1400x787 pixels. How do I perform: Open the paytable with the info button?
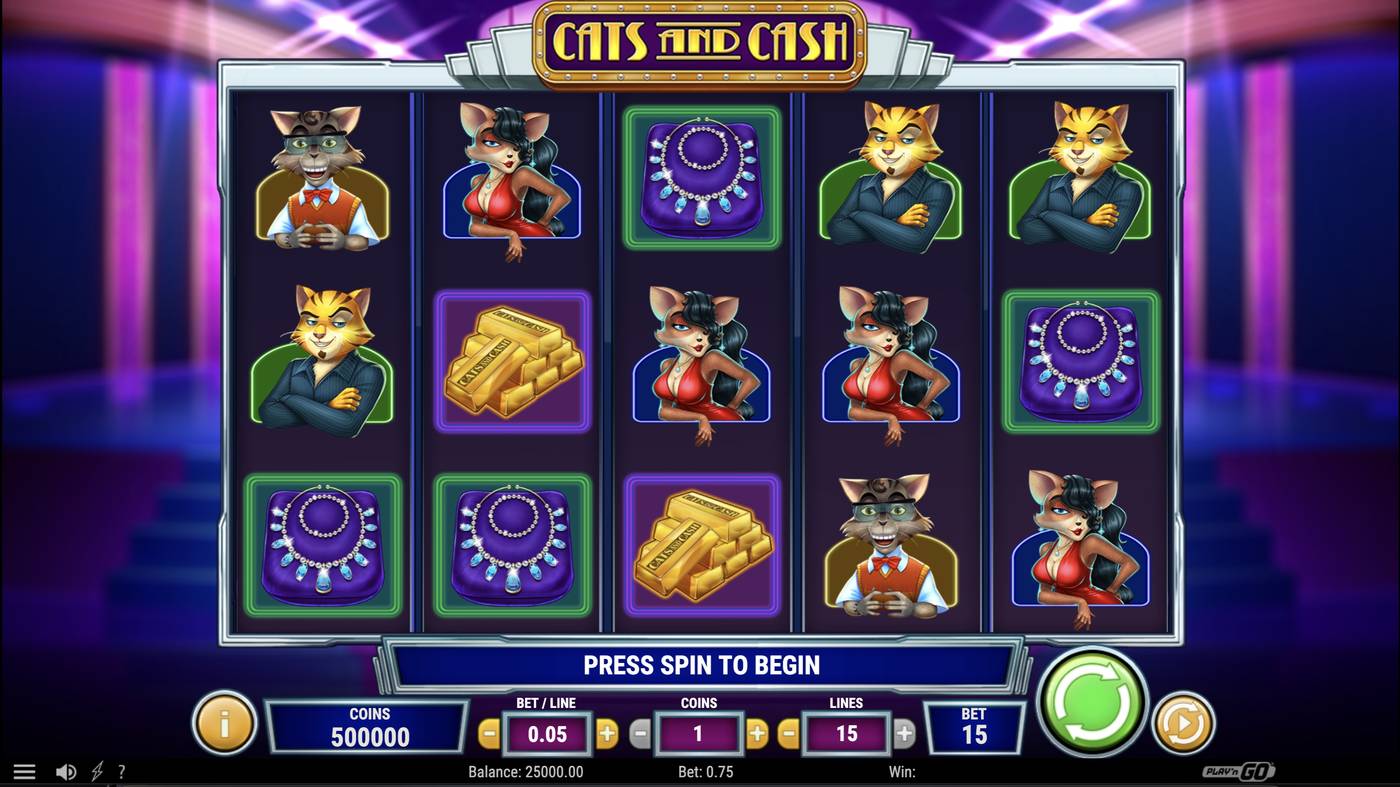(223, 725)
